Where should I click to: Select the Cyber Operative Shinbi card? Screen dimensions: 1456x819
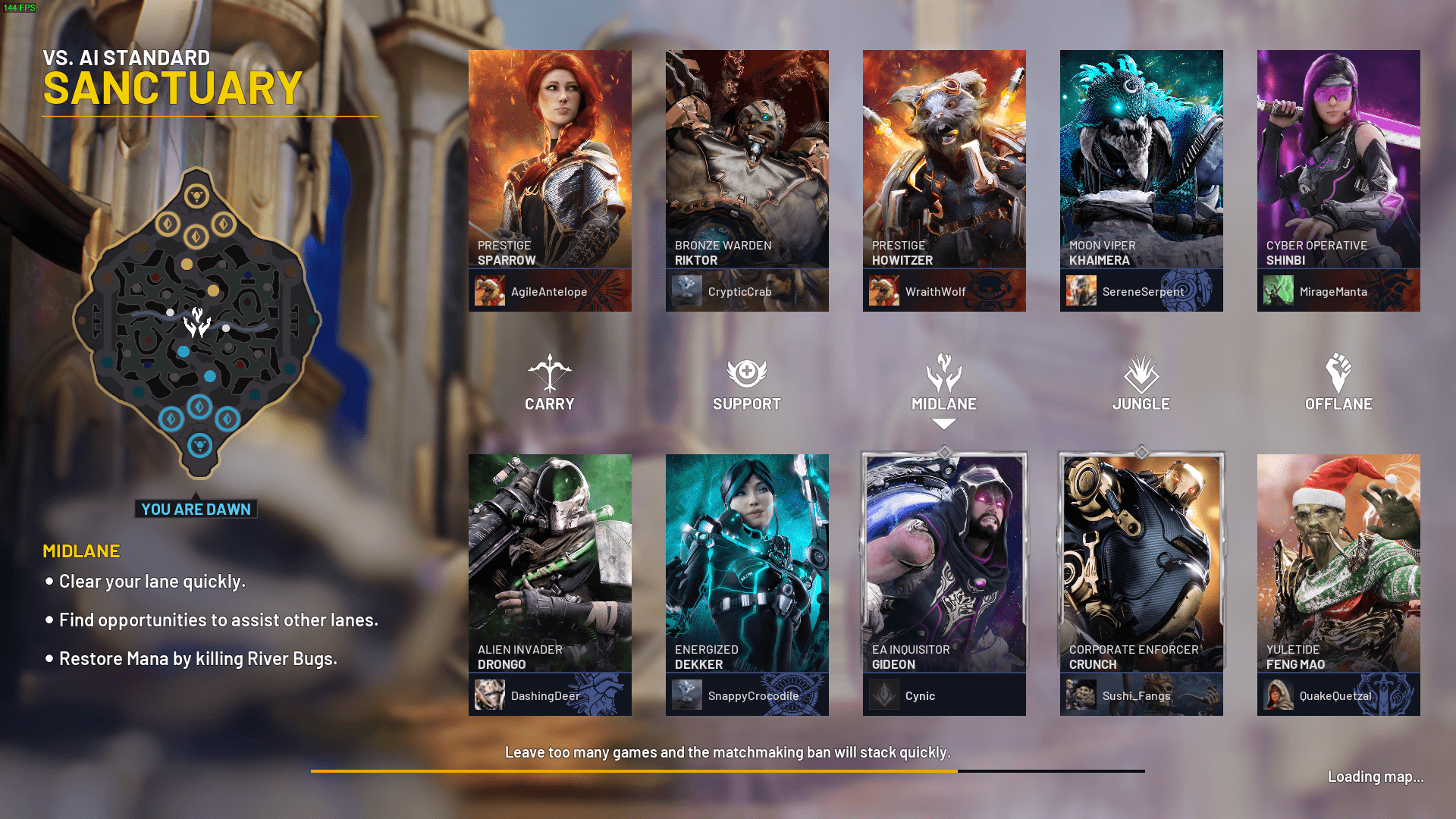pos(1338,159)
